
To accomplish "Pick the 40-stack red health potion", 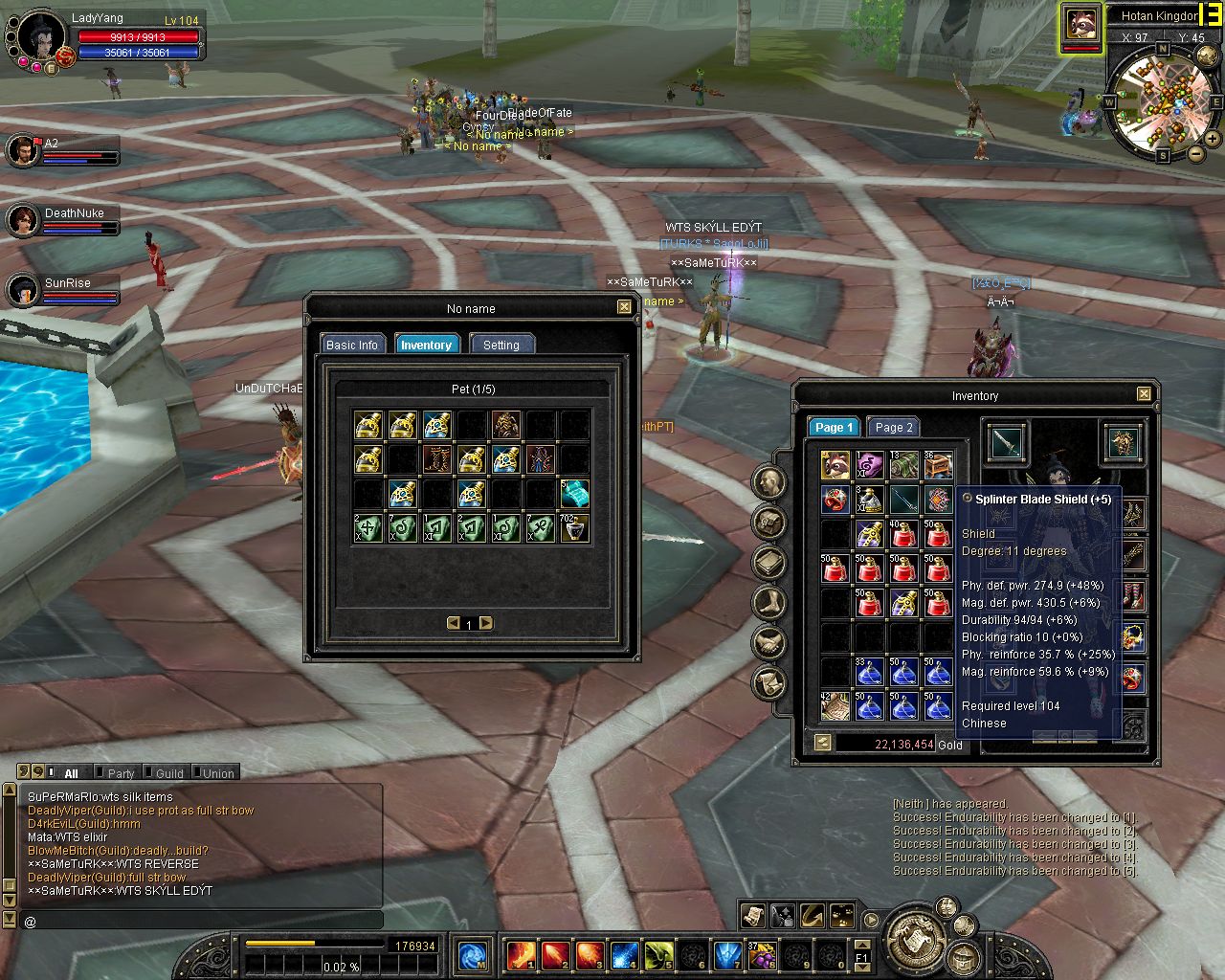I will tap(903, 534).
